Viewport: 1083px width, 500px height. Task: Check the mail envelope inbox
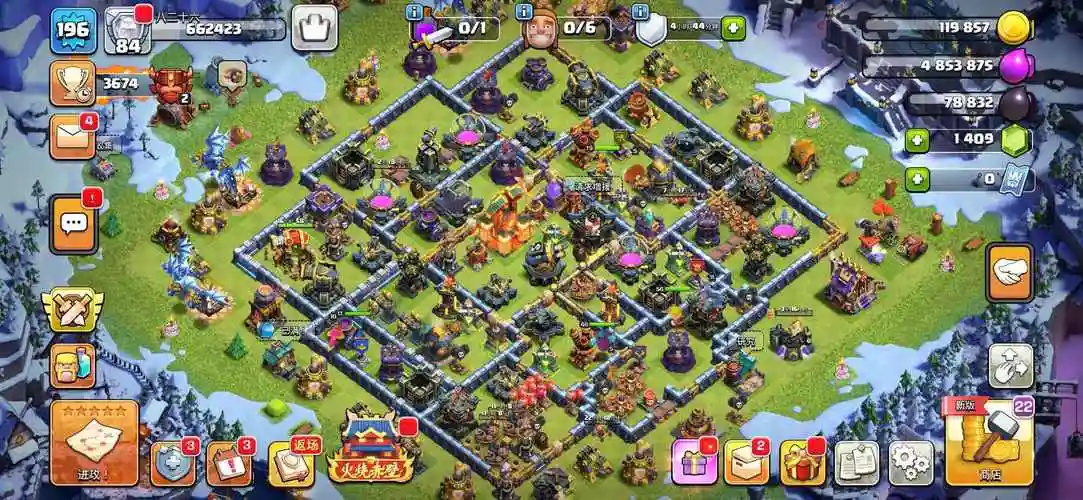pyautogui.click(x=72, y=136)
